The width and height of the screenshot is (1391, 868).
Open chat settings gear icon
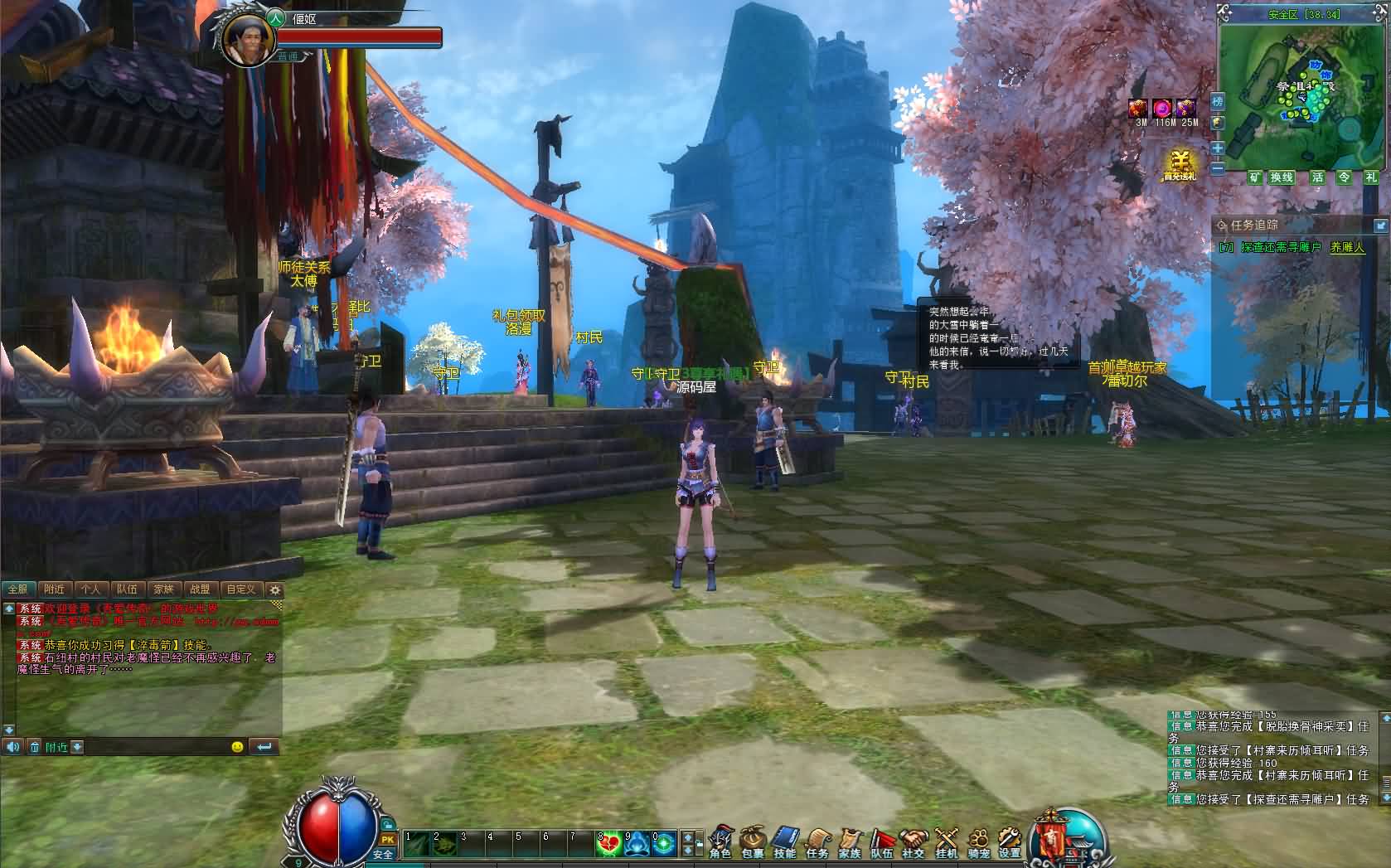pyautogui.click(x=275, y=590)
